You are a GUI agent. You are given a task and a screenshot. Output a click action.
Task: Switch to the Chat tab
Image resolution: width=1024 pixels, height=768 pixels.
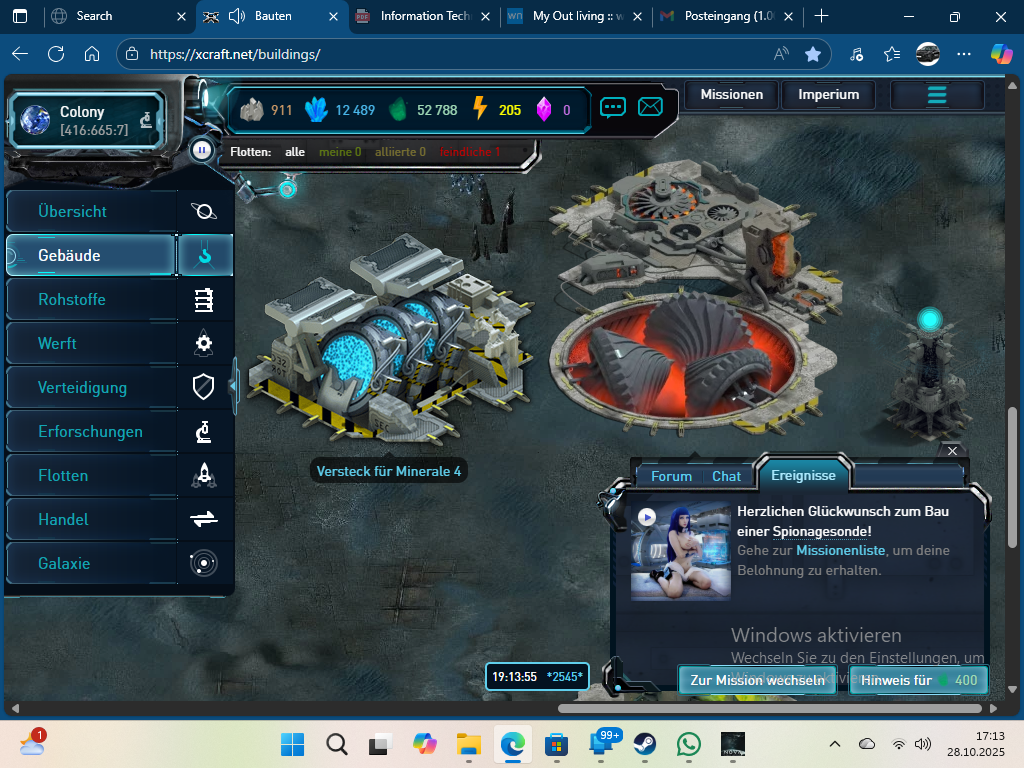[727, 476]
